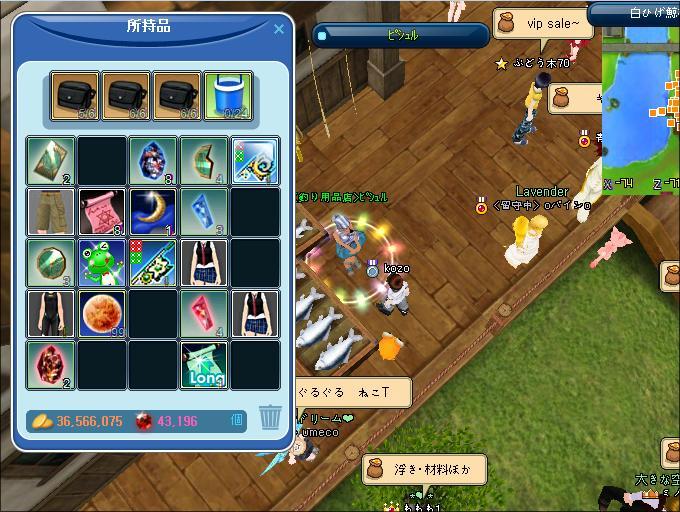Close the 所持品 inventory window
This screenshot has width=680, height=512.
tap(279, 29)
